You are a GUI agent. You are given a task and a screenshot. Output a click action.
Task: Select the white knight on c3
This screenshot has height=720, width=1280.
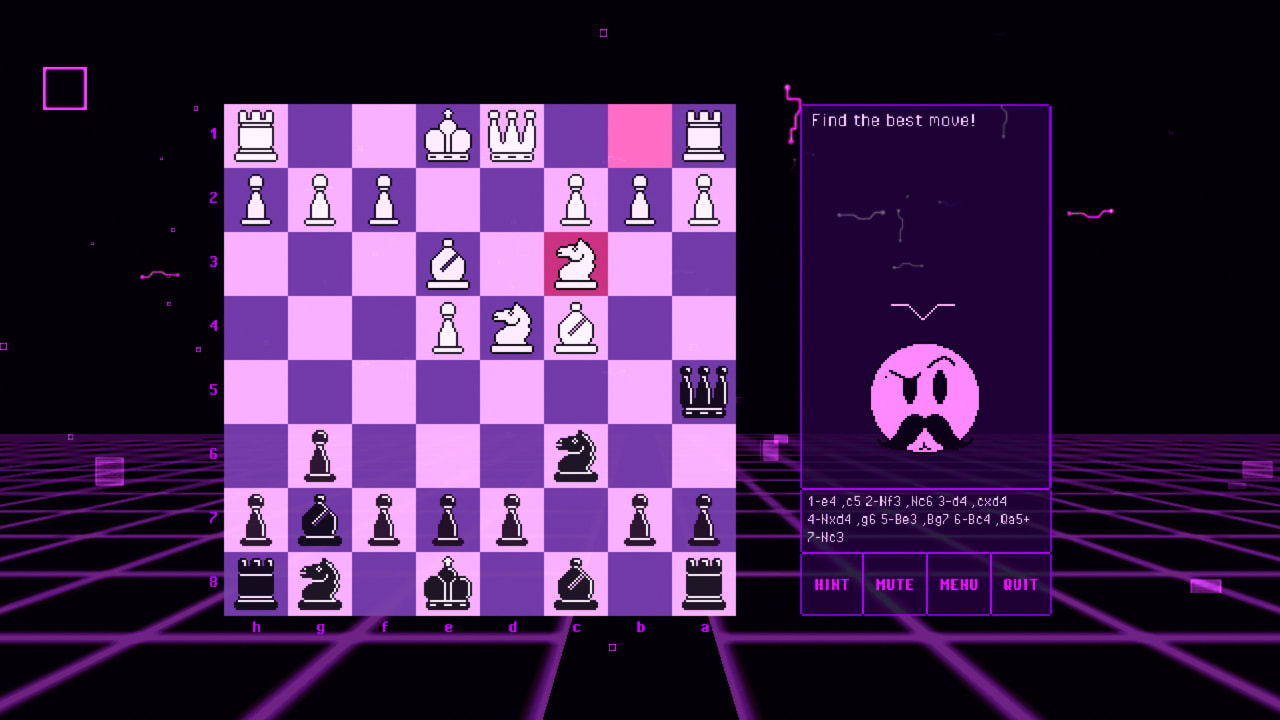tap(576, 263)
